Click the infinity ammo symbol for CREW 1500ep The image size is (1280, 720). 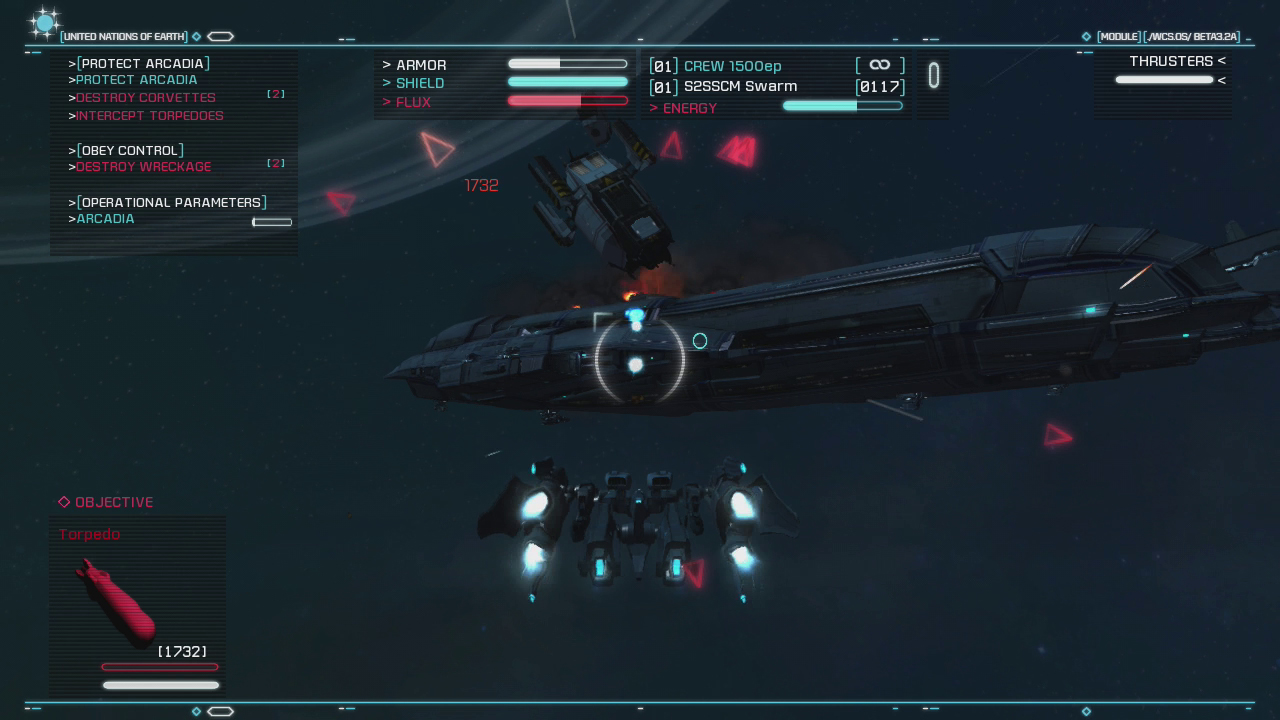click(879, 65)
